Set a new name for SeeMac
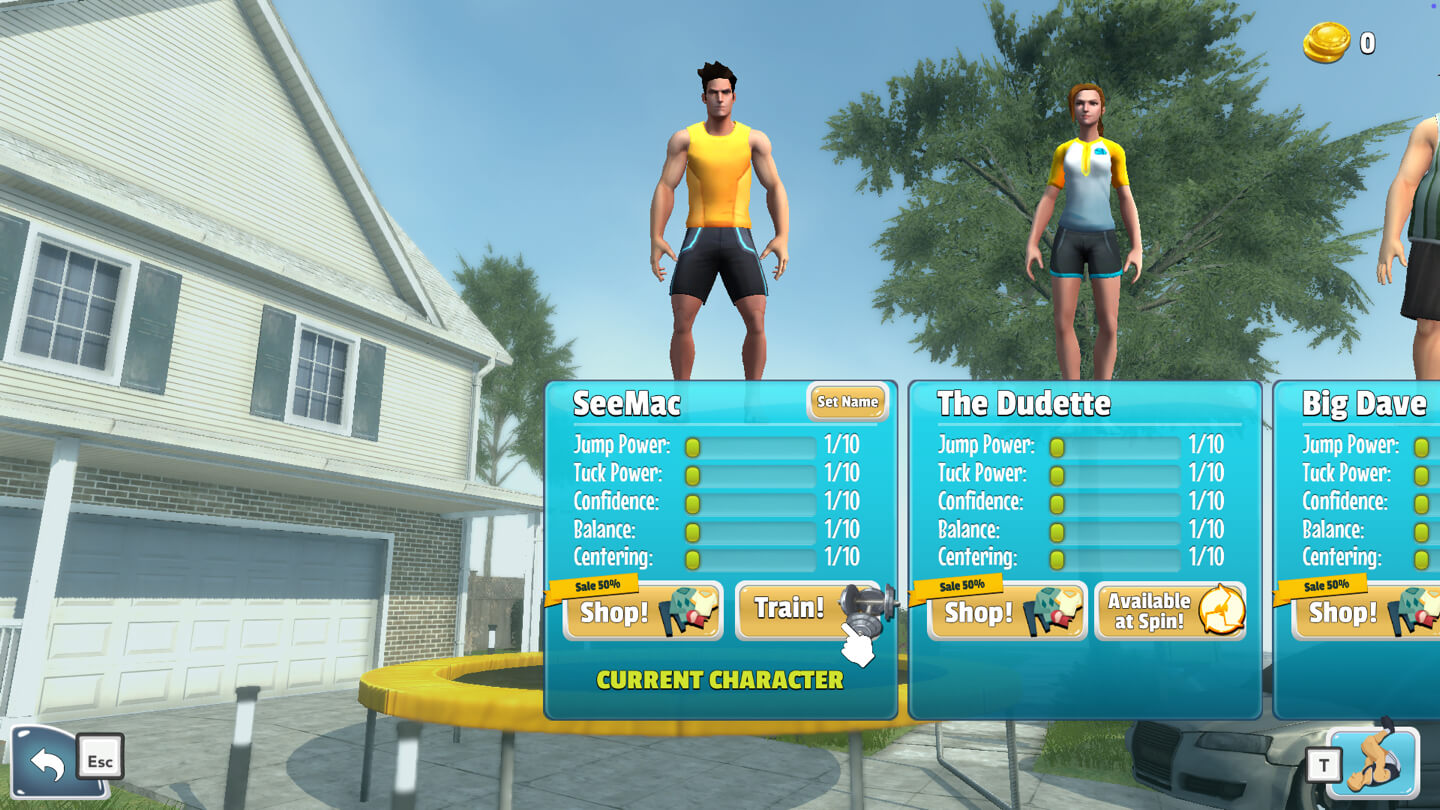1440x810 pixels. (847, 402)
